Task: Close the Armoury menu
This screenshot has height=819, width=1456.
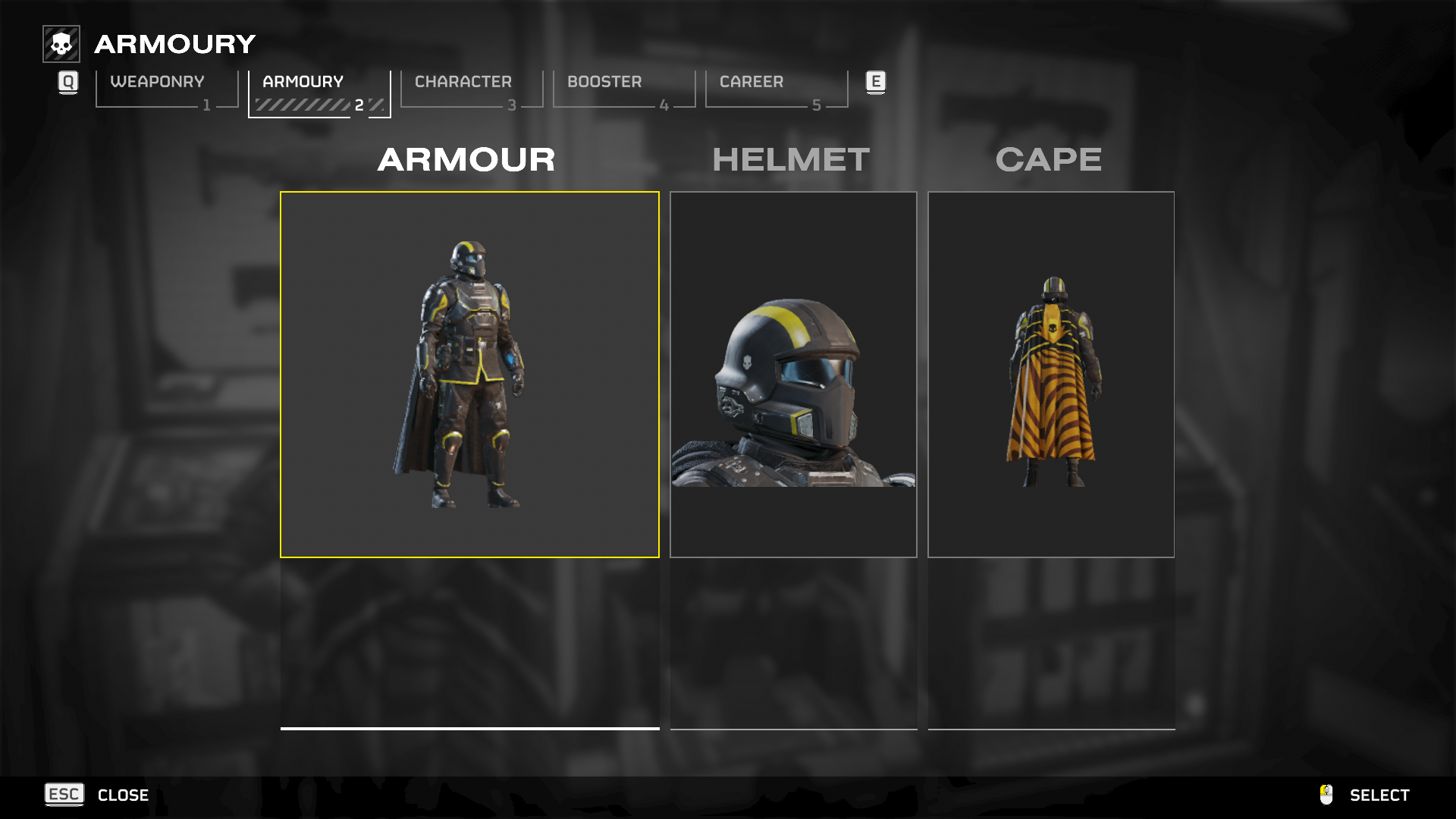Action: 97,795
